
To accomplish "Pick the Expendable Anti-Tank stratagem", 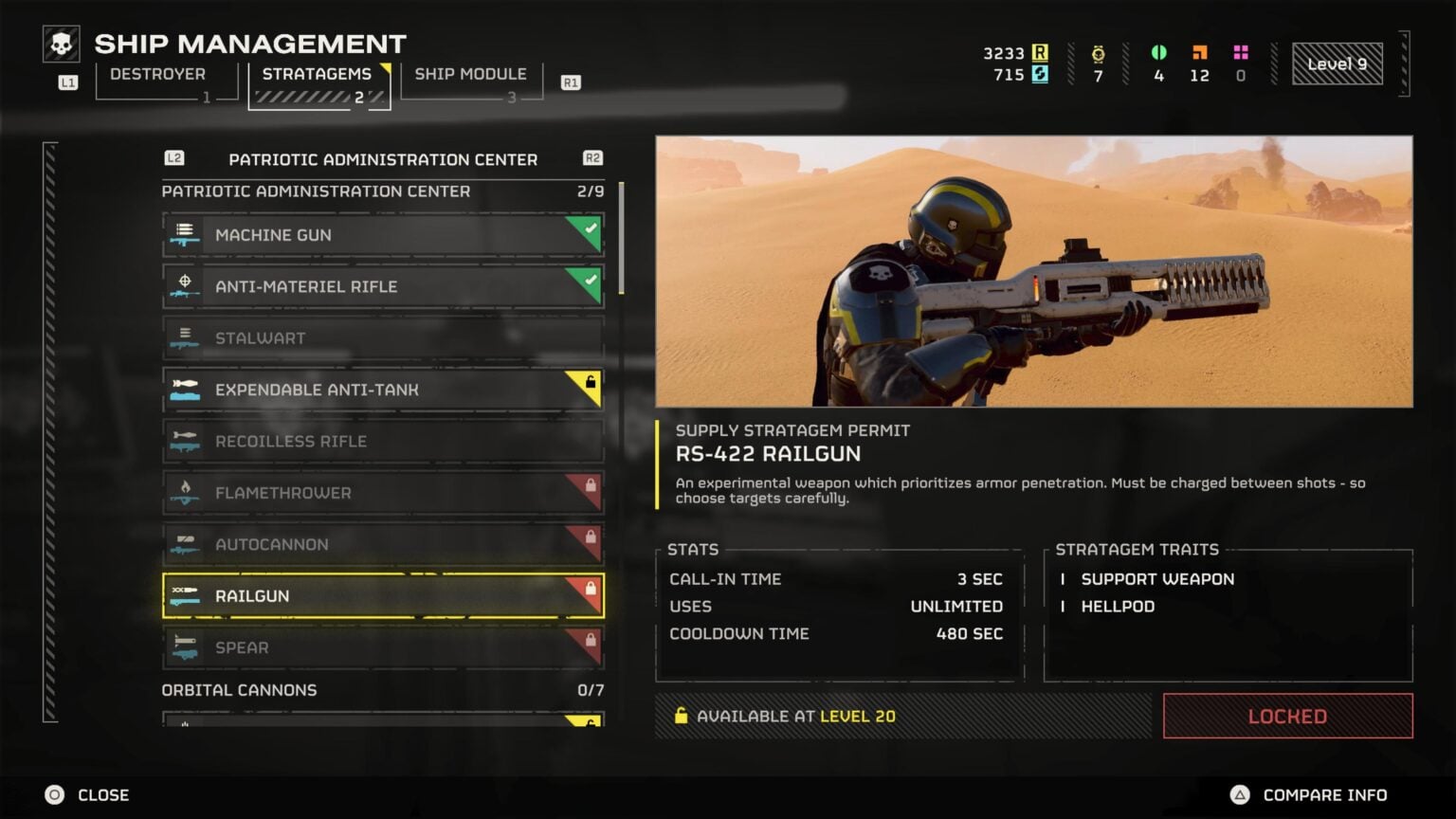I will (383, 390).
